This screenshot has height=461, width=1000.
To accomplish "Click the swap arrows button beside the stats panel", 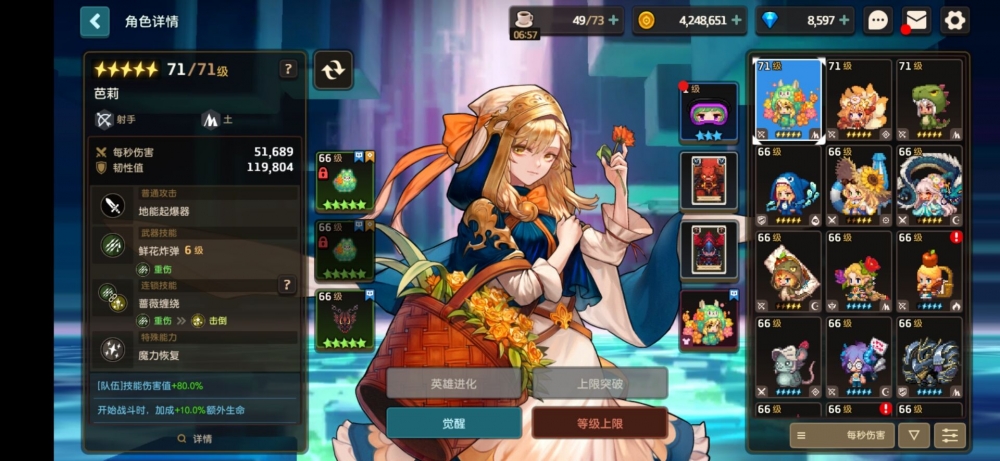I will pos(332,69).
